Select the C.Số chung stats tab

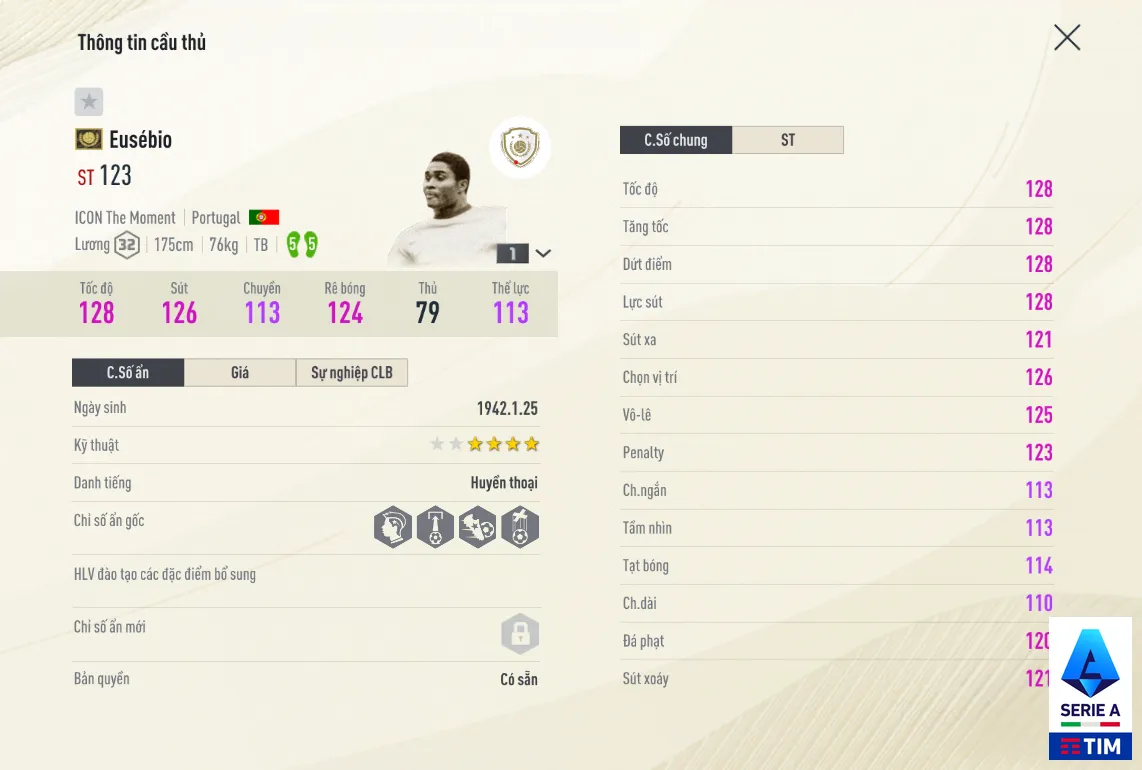click(676, 140)
